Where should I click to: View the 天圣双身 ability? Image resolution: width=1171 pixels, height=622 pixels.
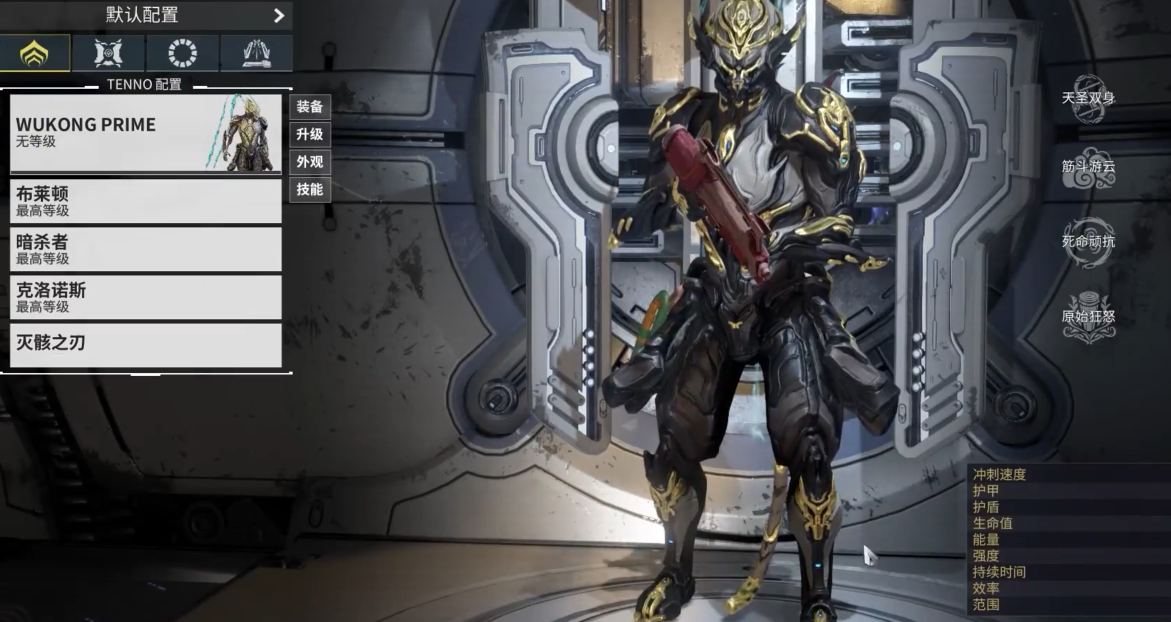(1088, 98)
